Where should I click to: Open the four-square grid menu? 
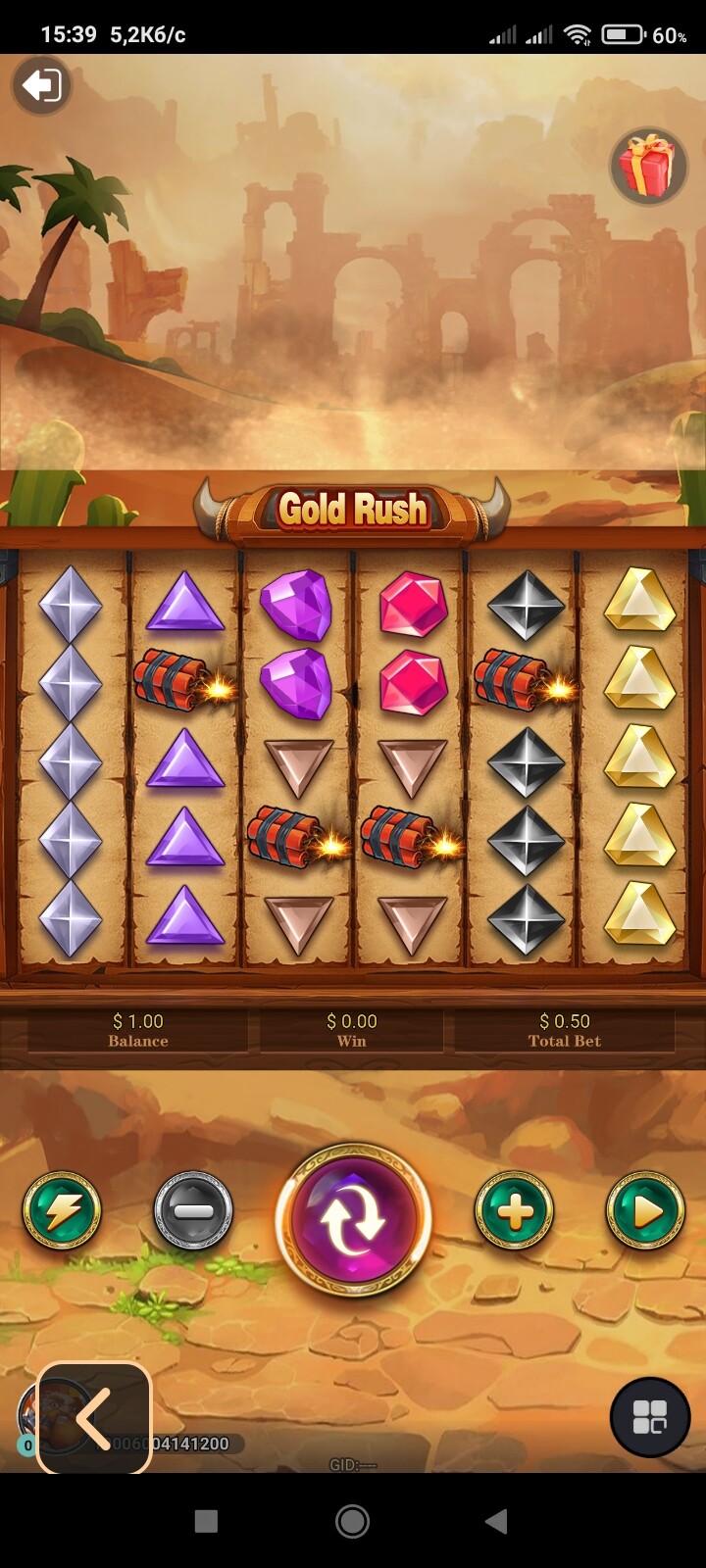[650, 1417]
